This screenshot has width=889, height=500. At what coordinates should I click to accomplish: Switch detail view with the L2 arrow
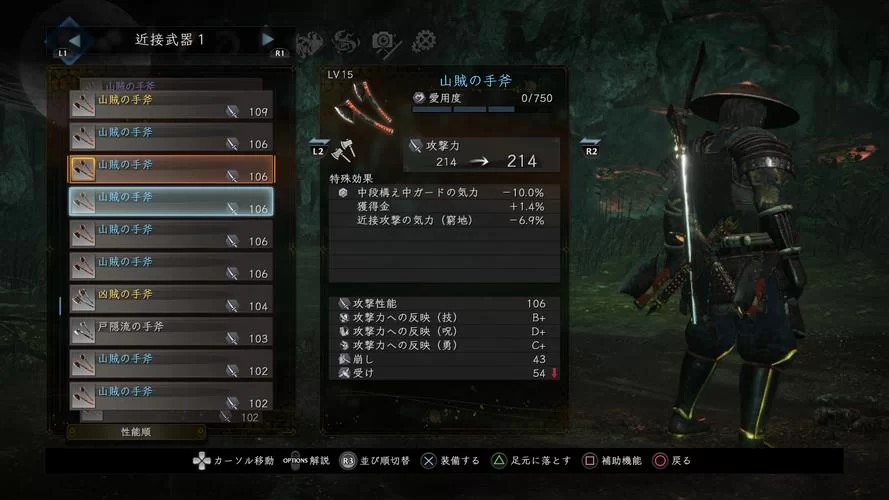[x=318, y=147]
